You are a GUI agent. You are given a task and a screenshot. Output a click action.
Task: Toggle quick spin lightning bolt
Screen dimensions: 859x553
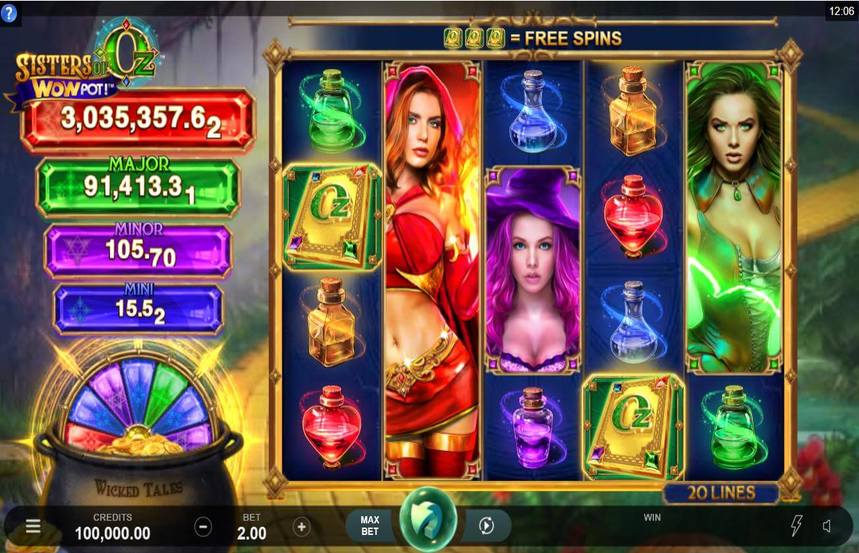(x=797, y=526)
